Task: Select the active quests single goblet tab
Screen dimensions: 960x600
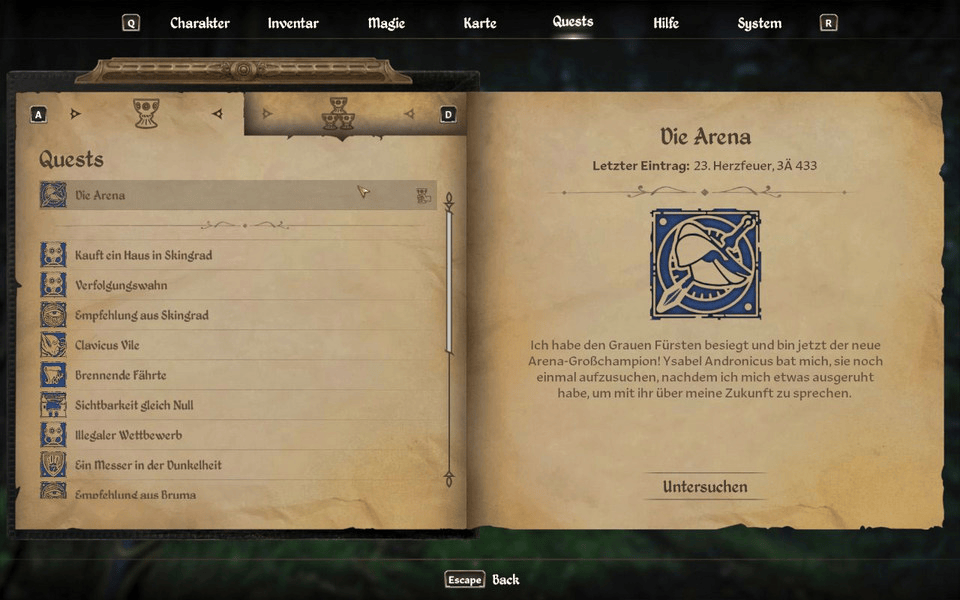Action: point(147,113)
